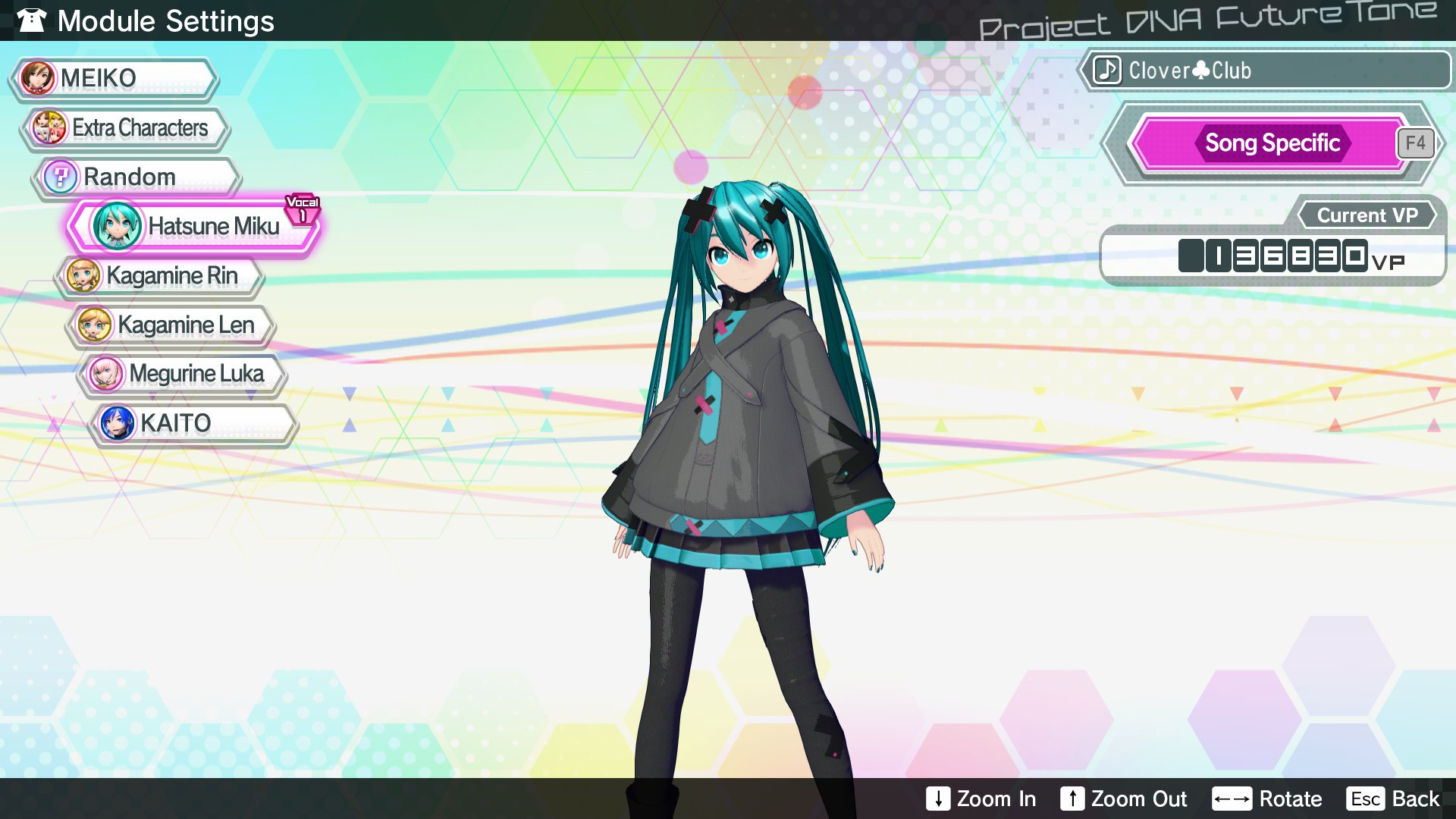Click the Zoom In control at the bottom
Image resolution: width=1456 pixels, height=819 pixels.
tap(982, 799)
